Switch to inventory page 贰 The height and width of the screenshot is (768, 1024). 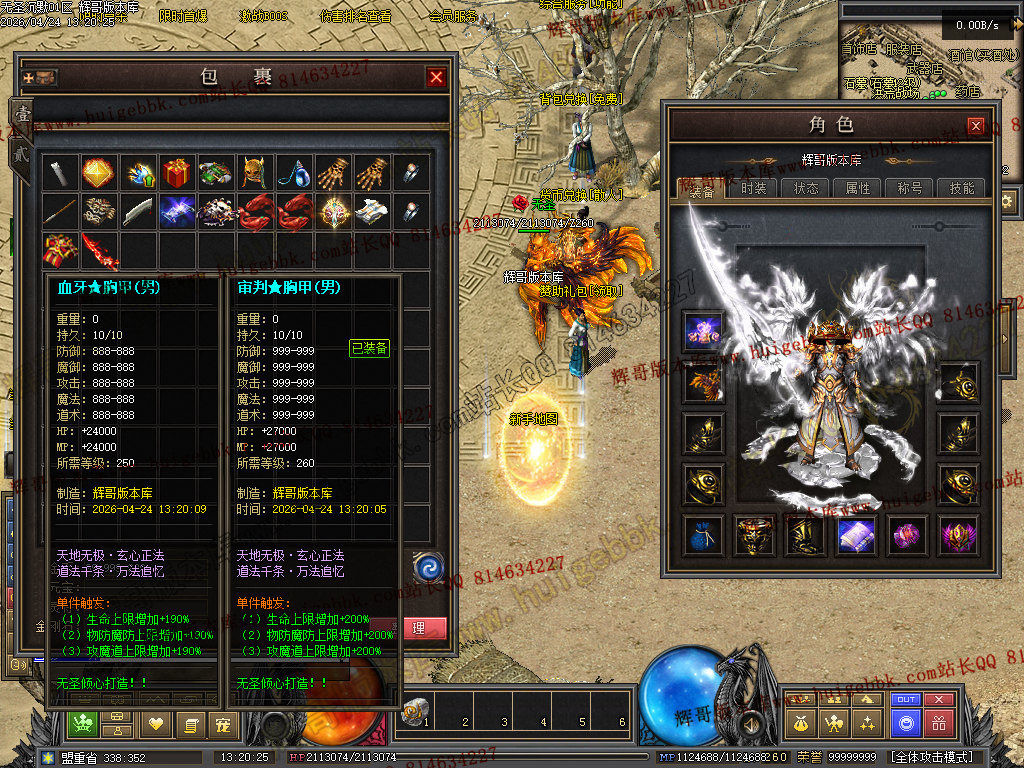[20, 153]
